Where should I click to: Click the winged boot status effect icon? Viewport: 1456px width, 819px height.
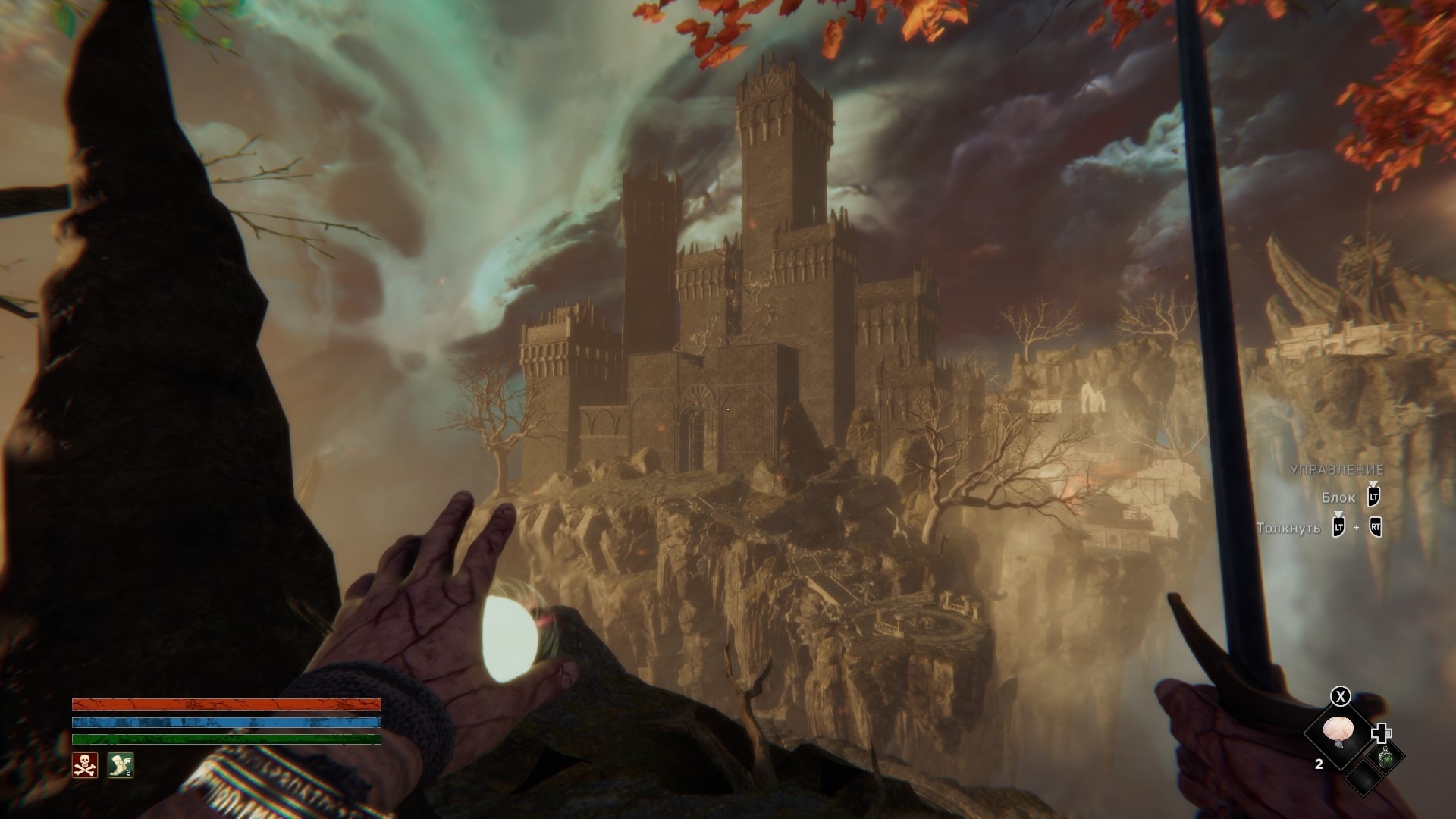coord(120,765)
